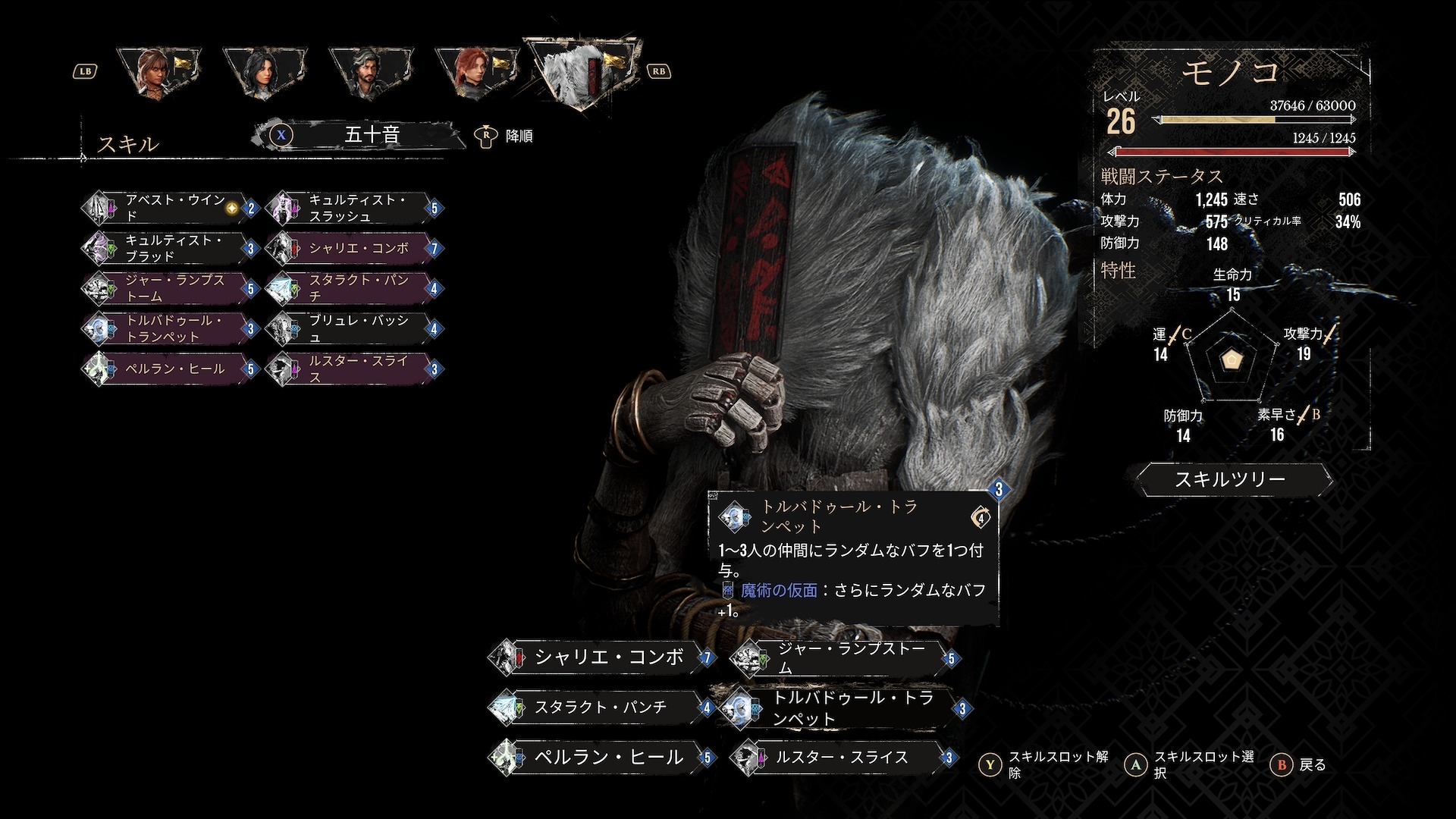
Task: Select equipped slot トルバドゥール・トランペット
Action: point(843,708)
